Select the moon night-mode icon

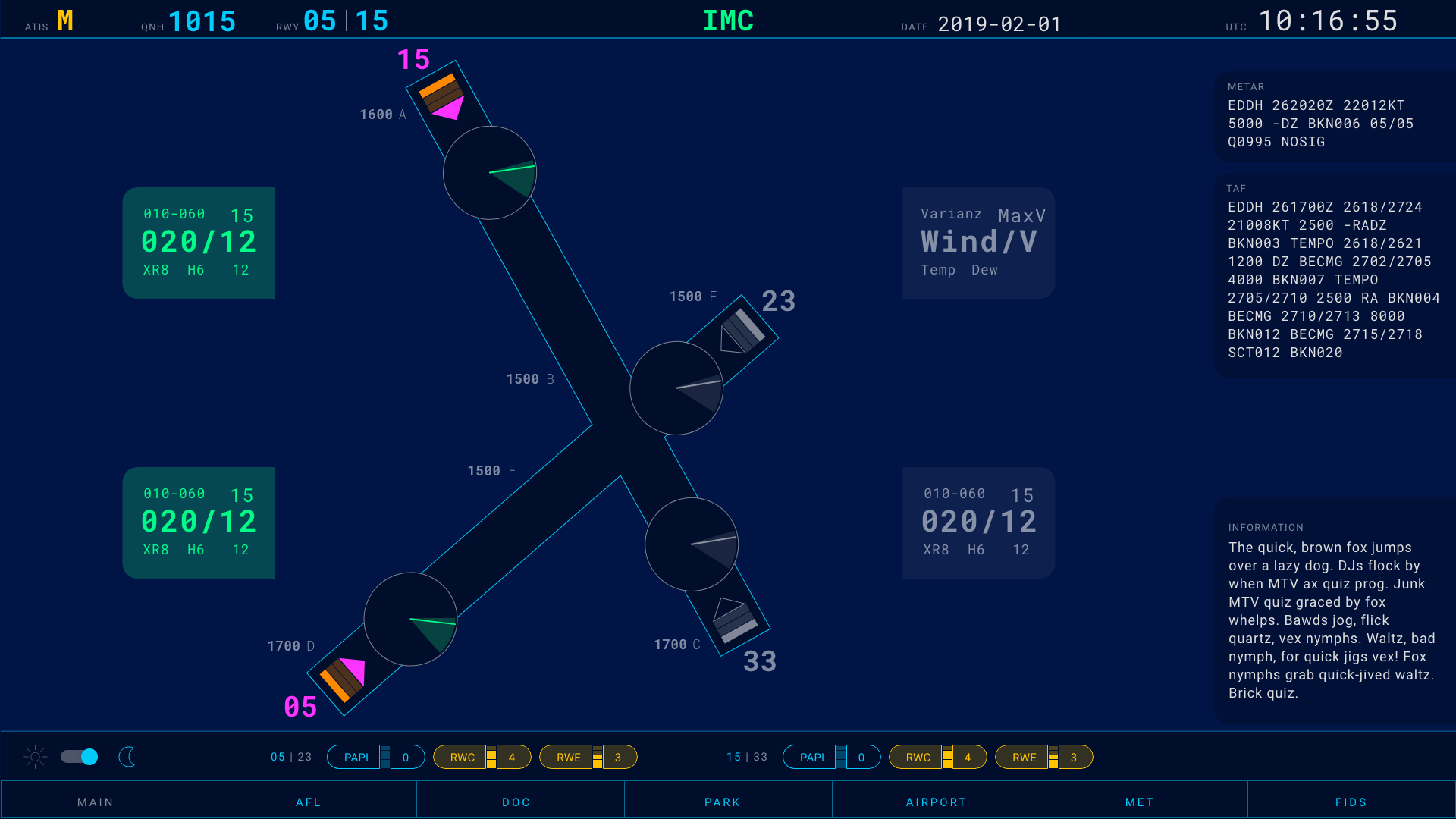[127, 756]
